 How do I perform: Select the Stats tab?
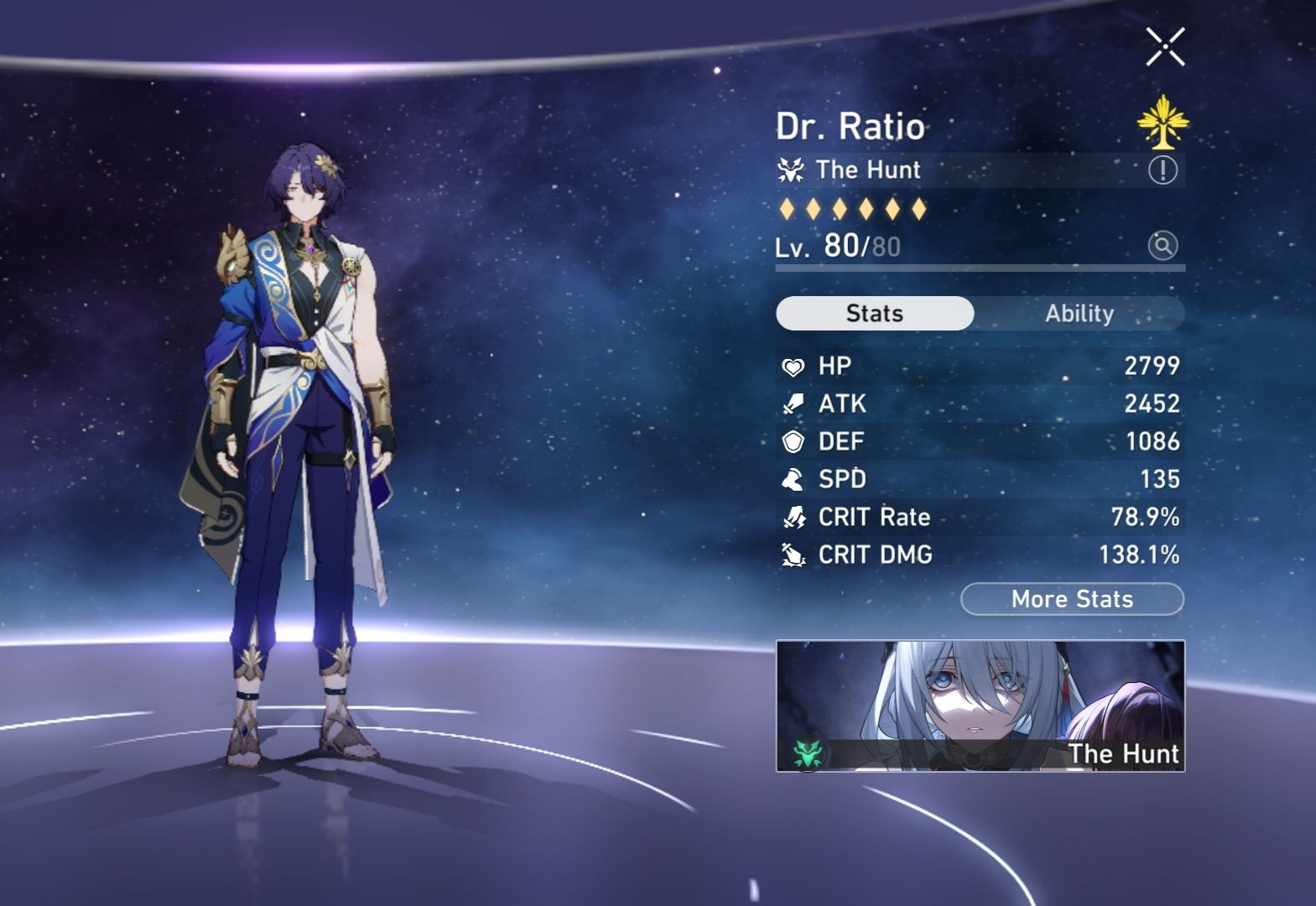point(875,312)
